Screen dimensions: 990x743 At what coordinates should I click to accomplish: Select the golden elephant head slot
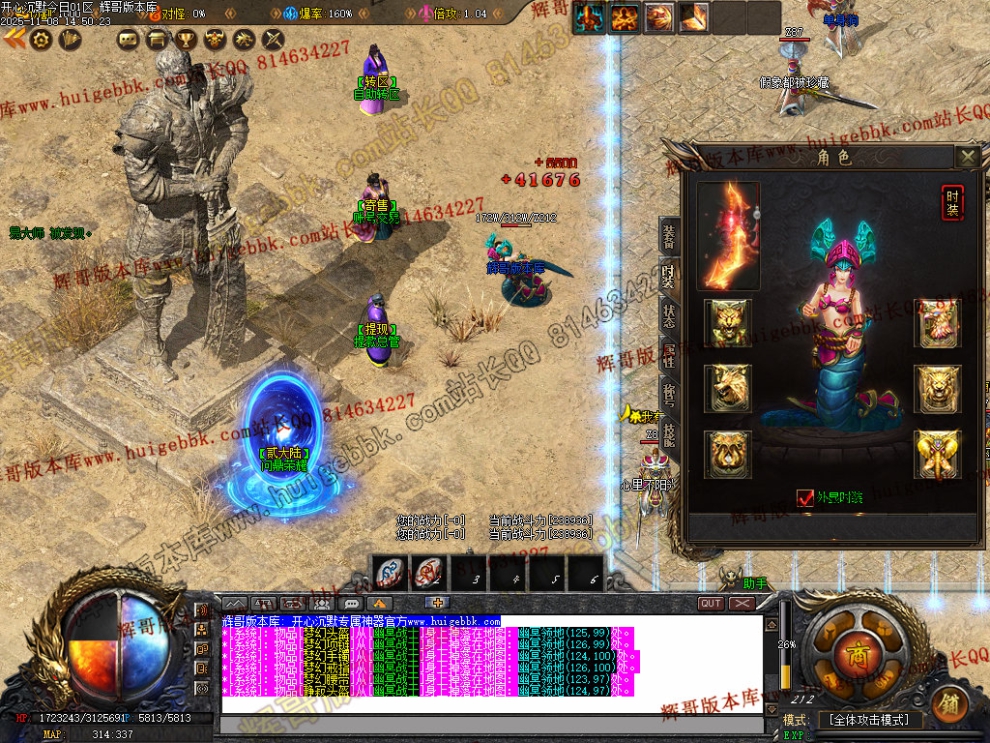point(938,455)
